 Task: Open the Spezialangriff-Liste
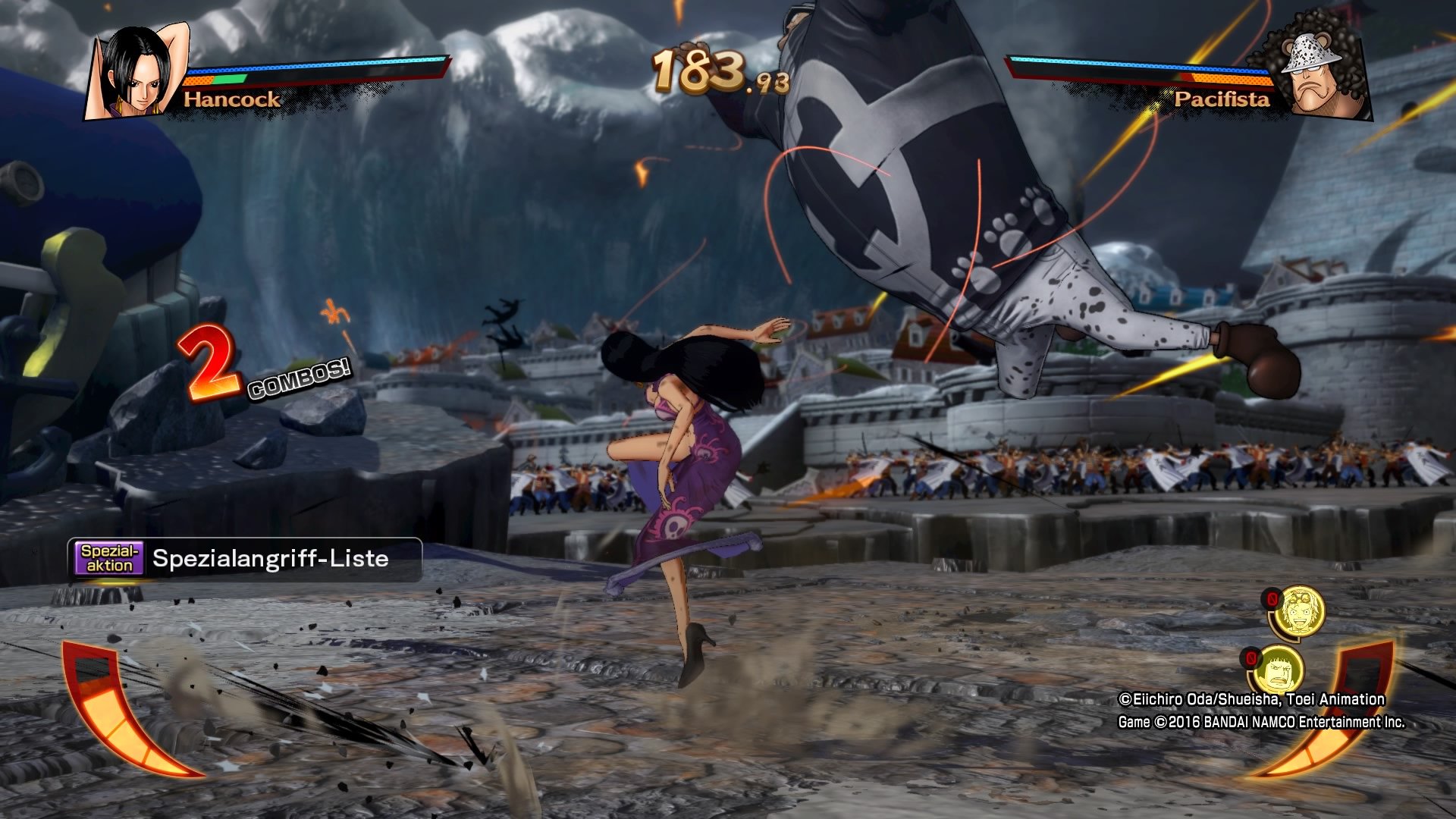pyautogui.click(x=269, y=560)
